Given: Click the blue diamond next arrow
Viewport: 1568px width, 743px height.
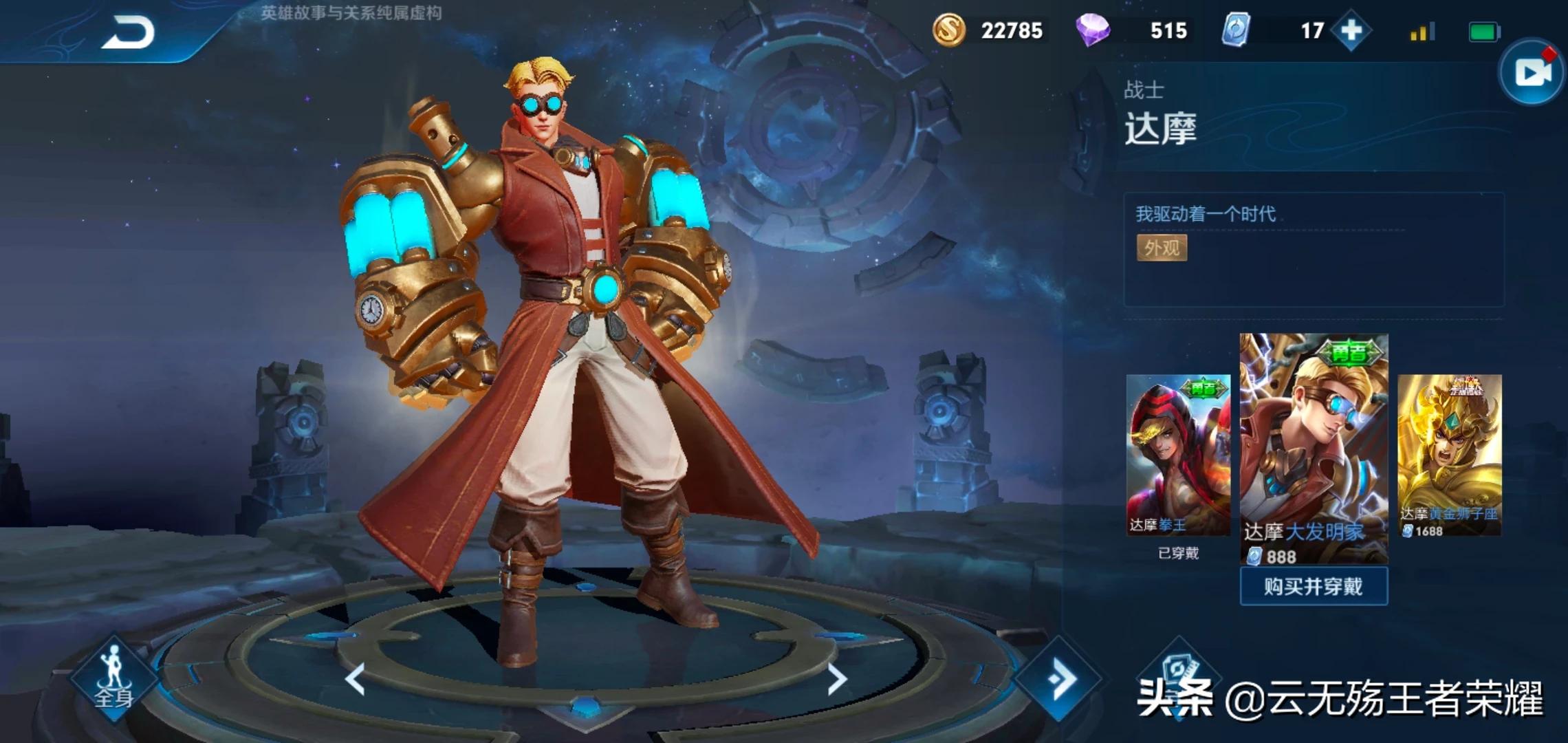Looking at the screenshot, I should click(1060, 679).
